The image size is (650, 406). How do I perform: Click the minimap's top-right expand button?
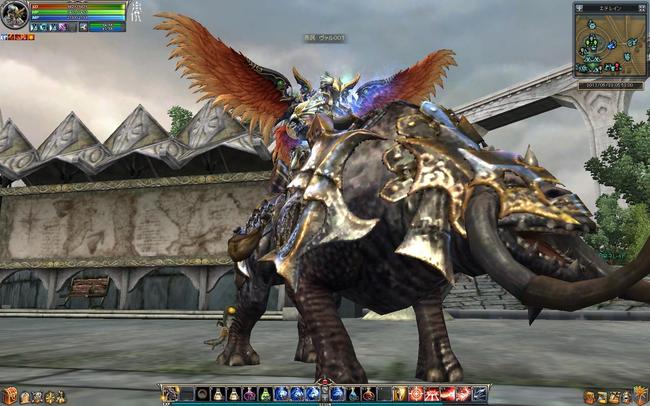coord(641,6)
